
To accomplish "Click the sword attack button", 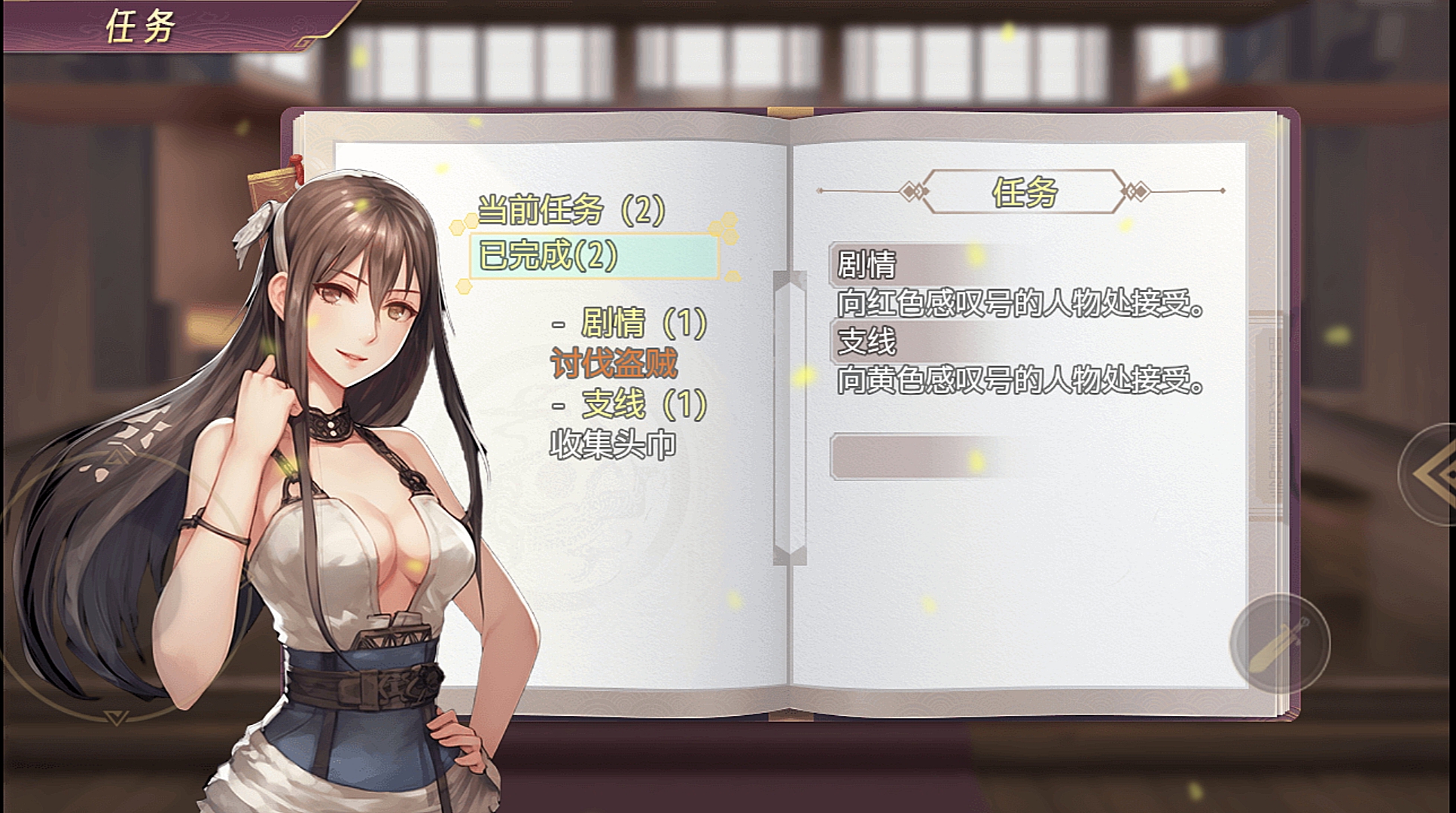I will click(1279, 644).
